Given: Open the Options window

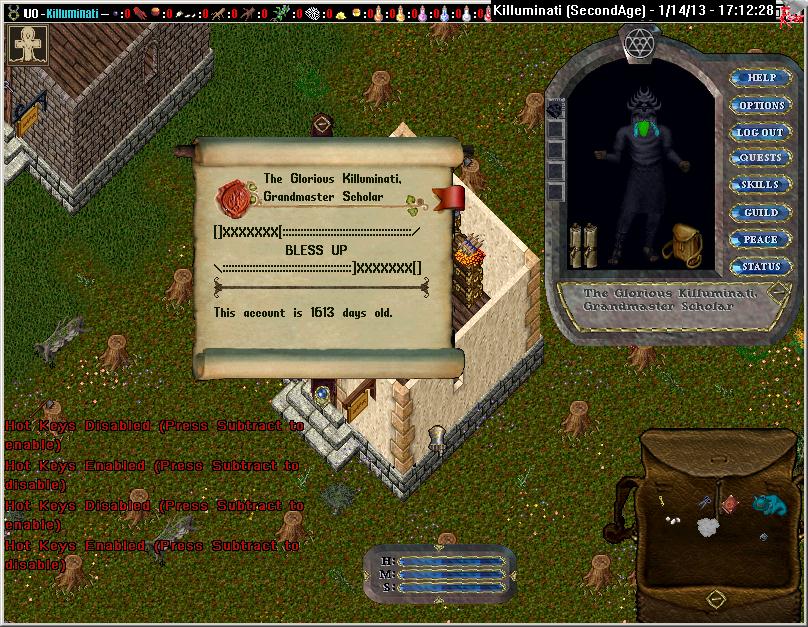Looking at the screenshot, I should (x=761, y=105).
